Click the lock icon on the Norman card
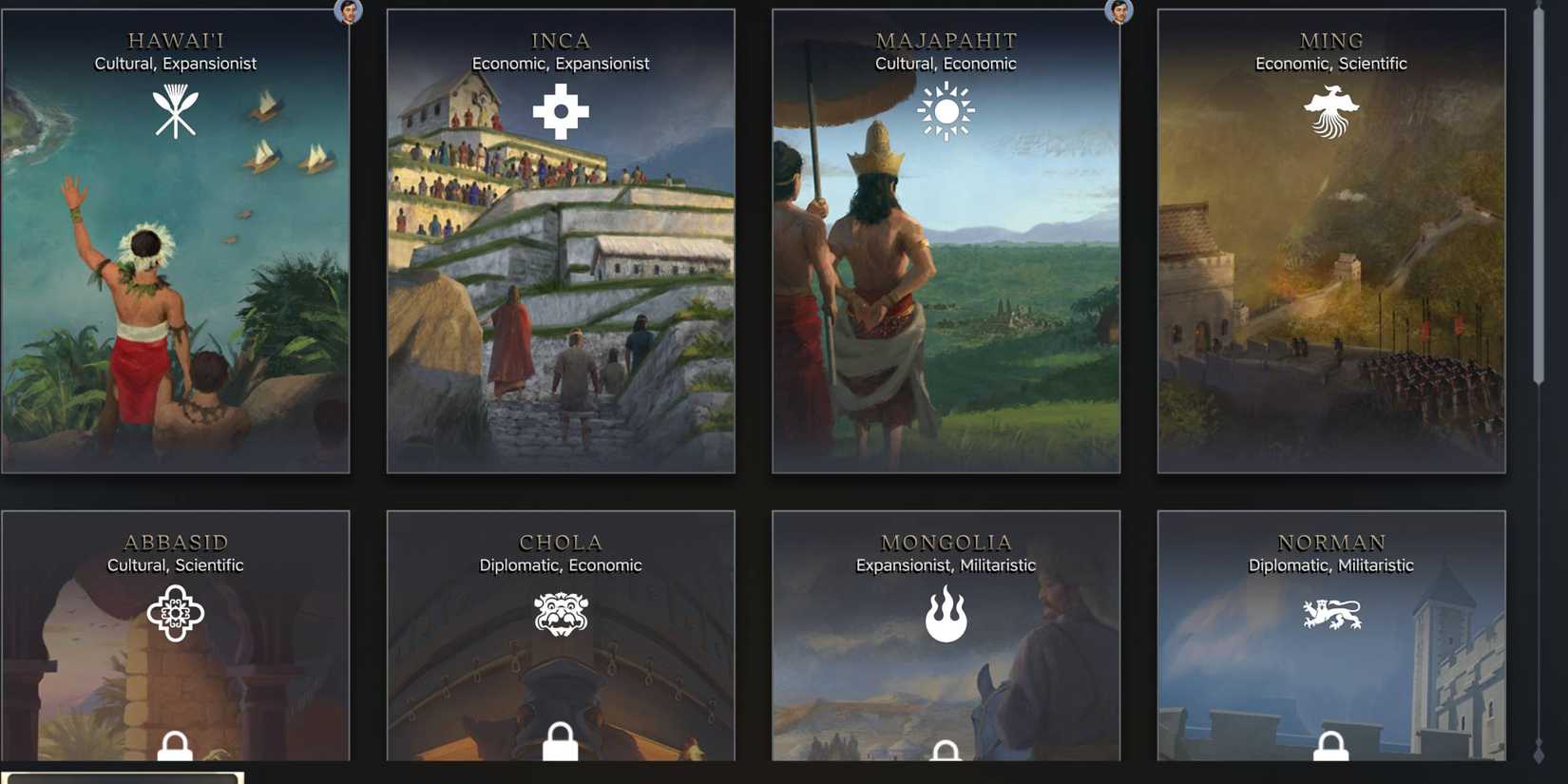This screenshot has width=1568, height=784. click(x=1332, y=748)
